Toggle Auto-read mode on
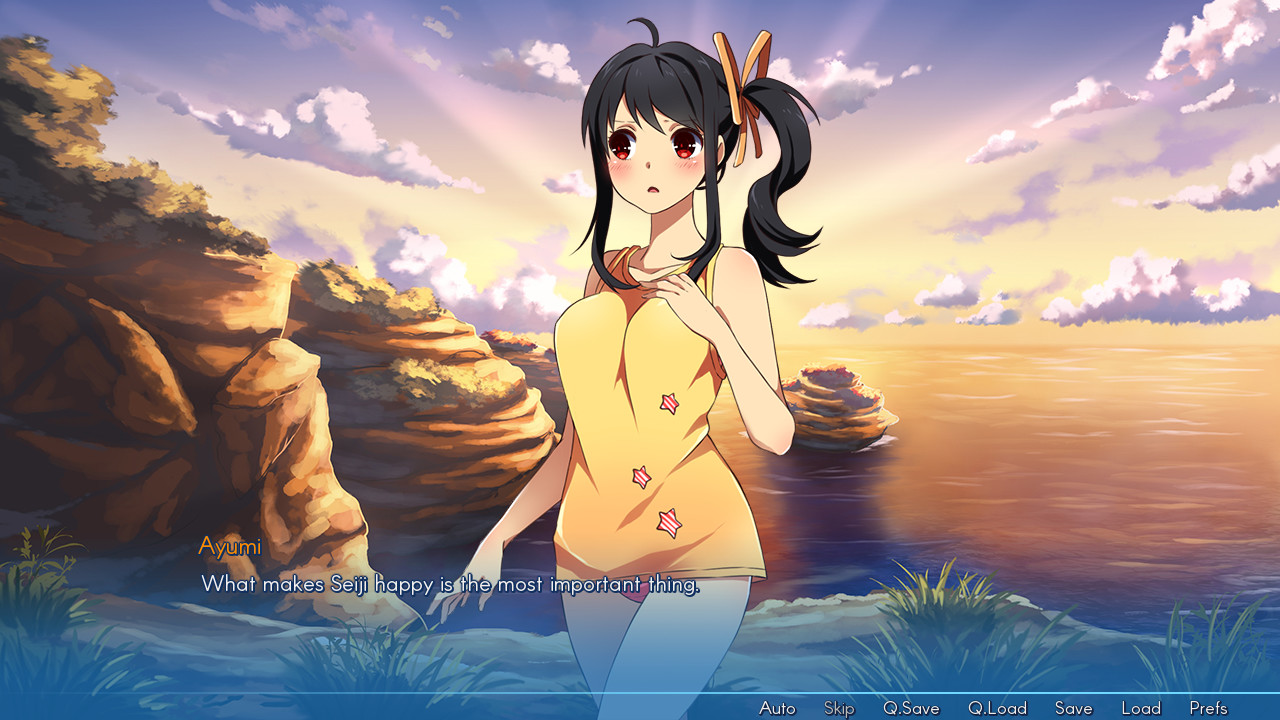Screen dimensions: 1280x720 (x=777, y=707)
